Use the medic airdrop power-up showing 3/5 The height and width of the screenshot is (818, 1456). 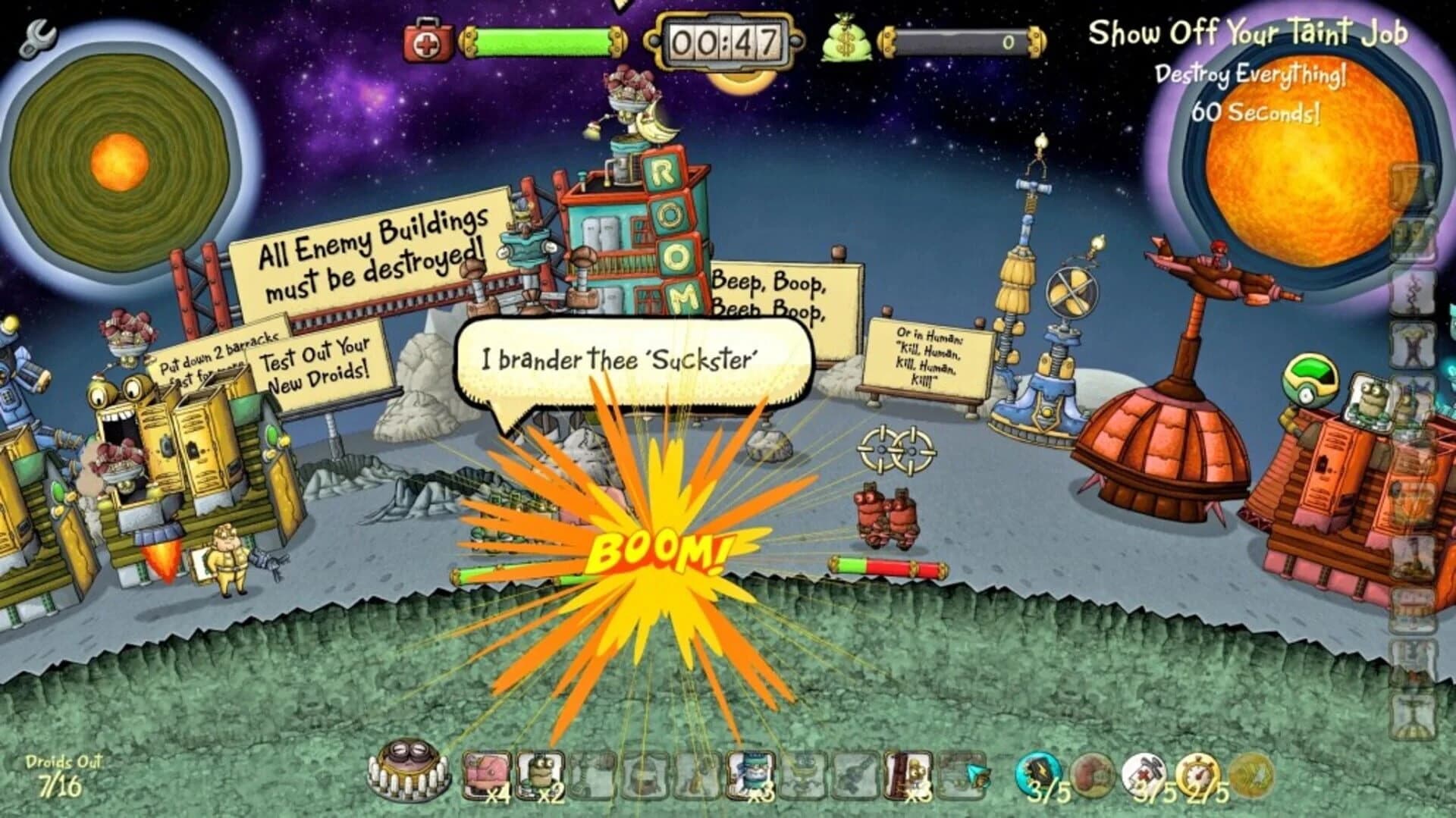tap(1145, 773)
